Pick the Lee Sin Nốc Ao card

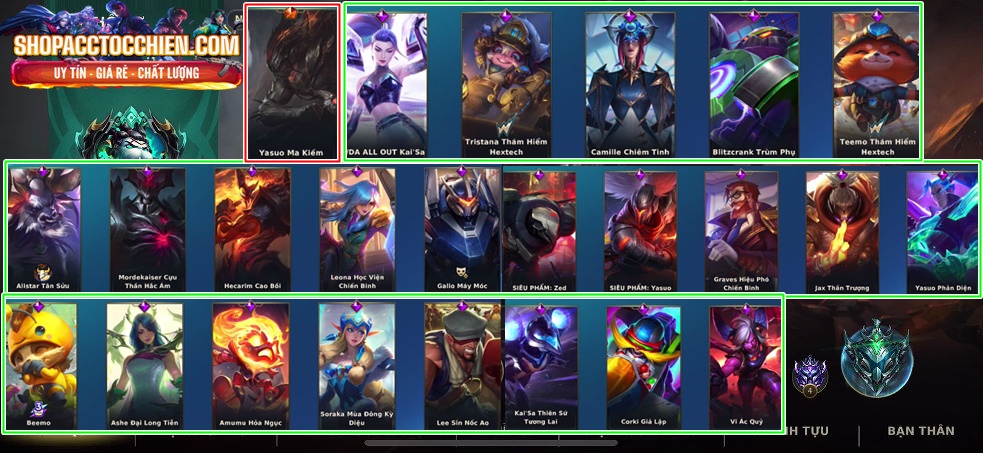coord(461,365)
